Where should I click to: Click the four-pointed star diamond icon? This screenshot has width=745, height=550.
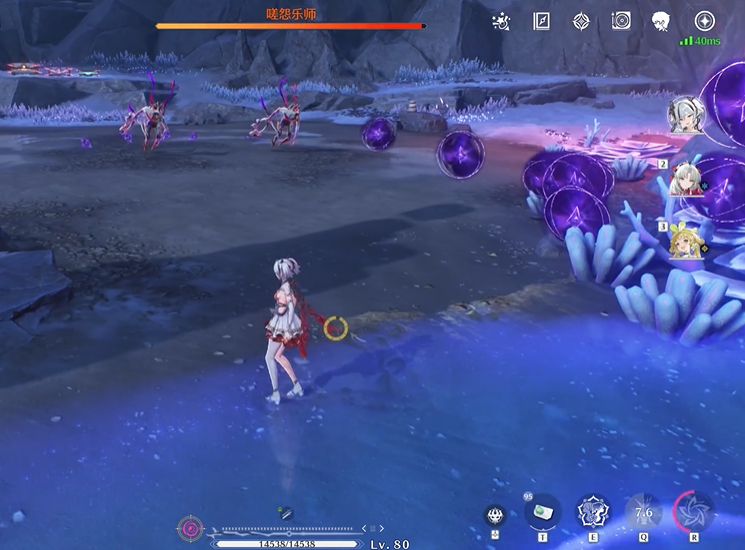(581, 21)
